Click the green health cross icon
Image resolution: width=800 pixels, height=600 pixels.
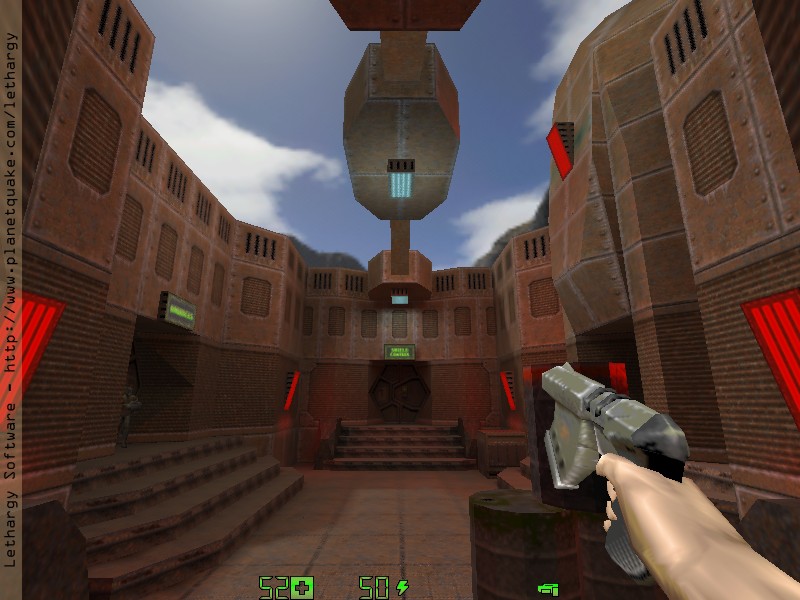[302, 587]
